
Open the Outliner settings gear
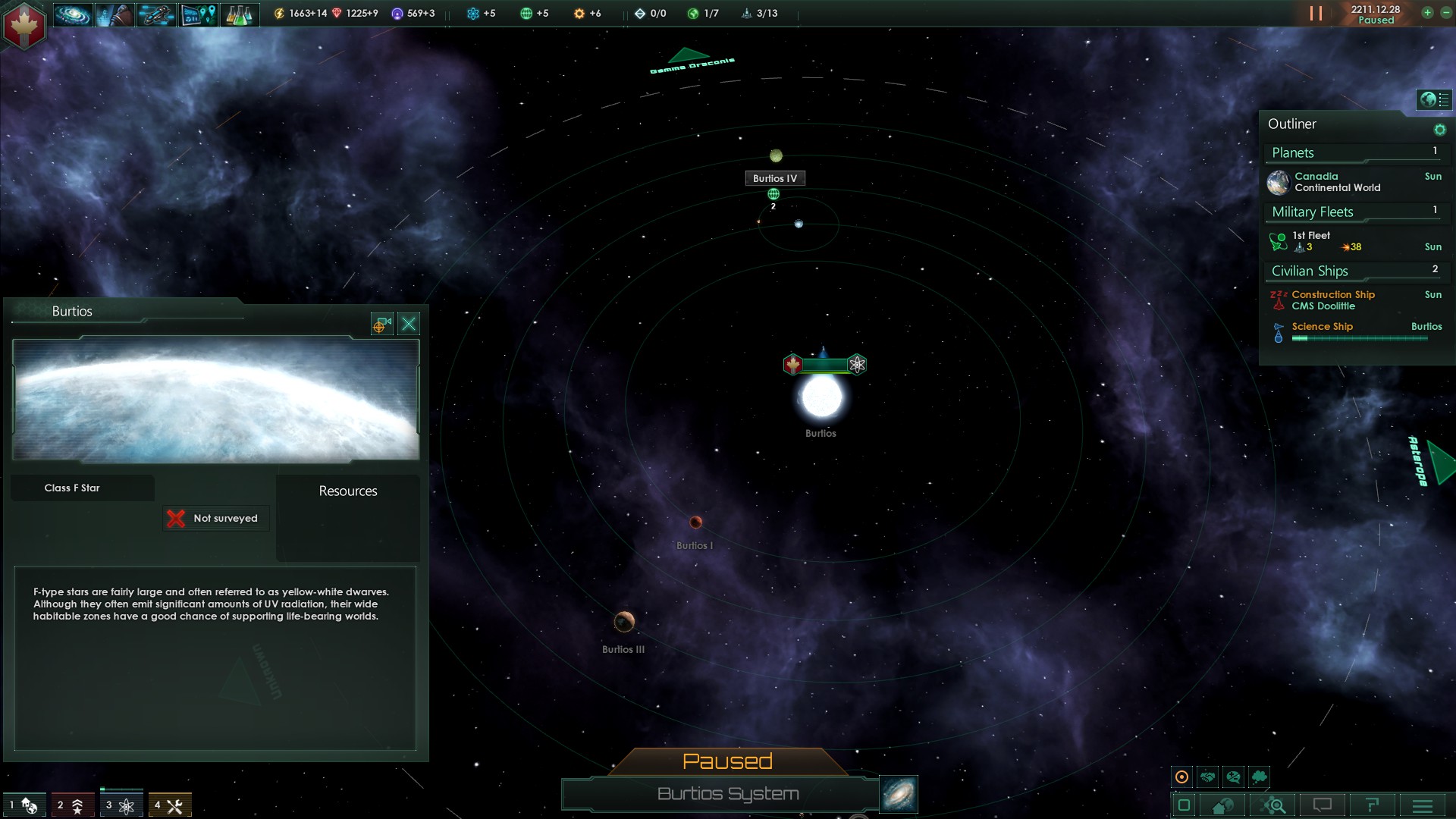1439,130
